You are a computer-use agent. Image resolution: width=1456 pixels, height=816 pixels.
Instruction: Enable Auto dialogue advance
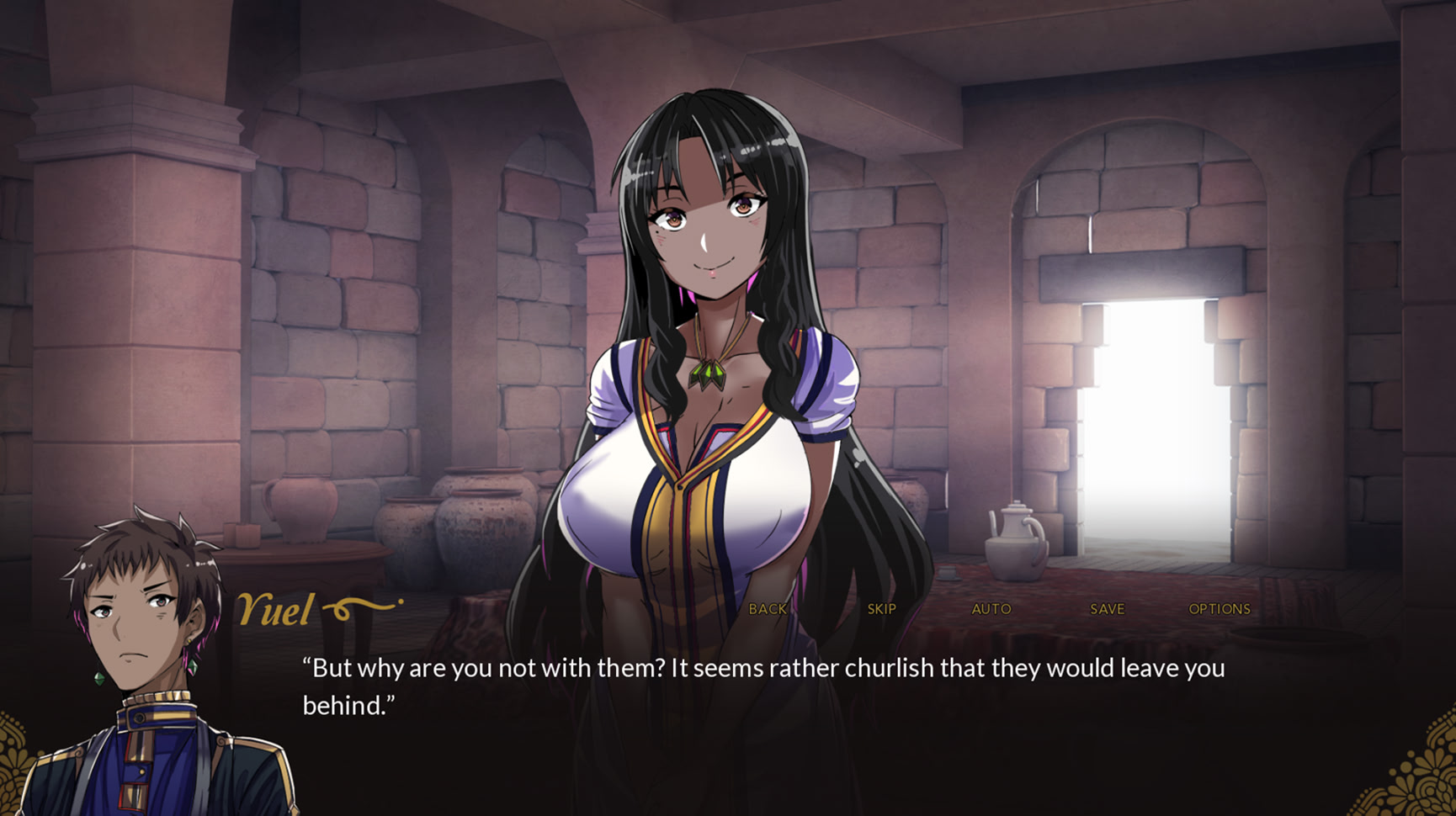[x=991, y=609]
